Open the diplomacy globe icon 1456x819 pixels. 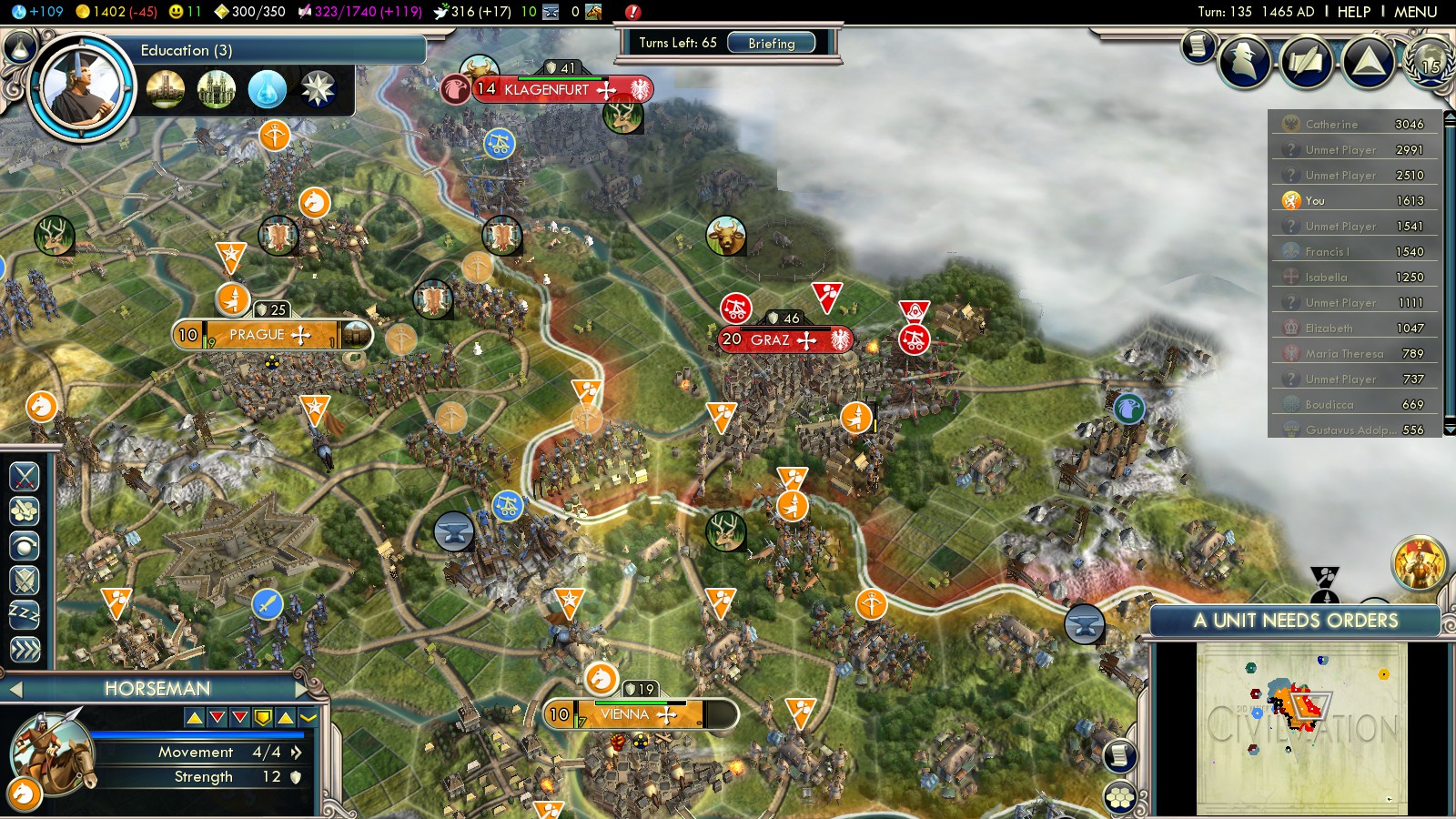tap(1430, 61)
